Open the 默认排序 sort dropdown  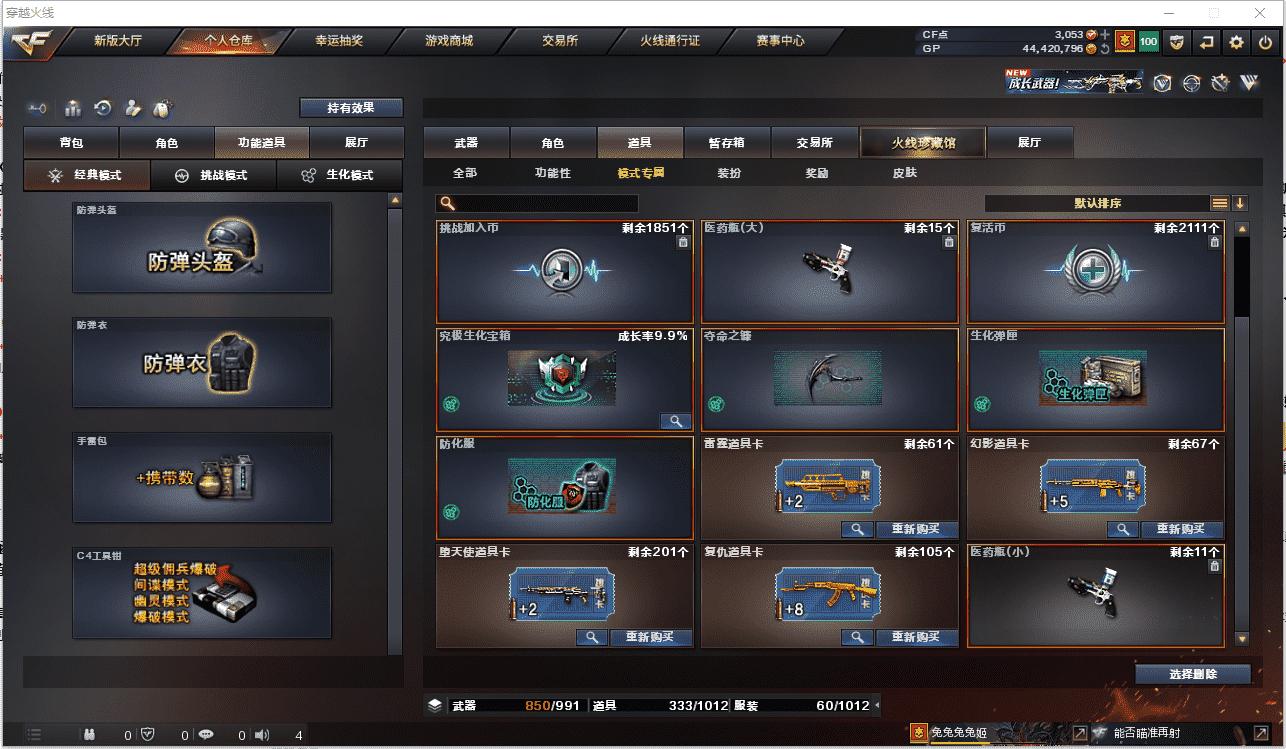pos(1097,203)
